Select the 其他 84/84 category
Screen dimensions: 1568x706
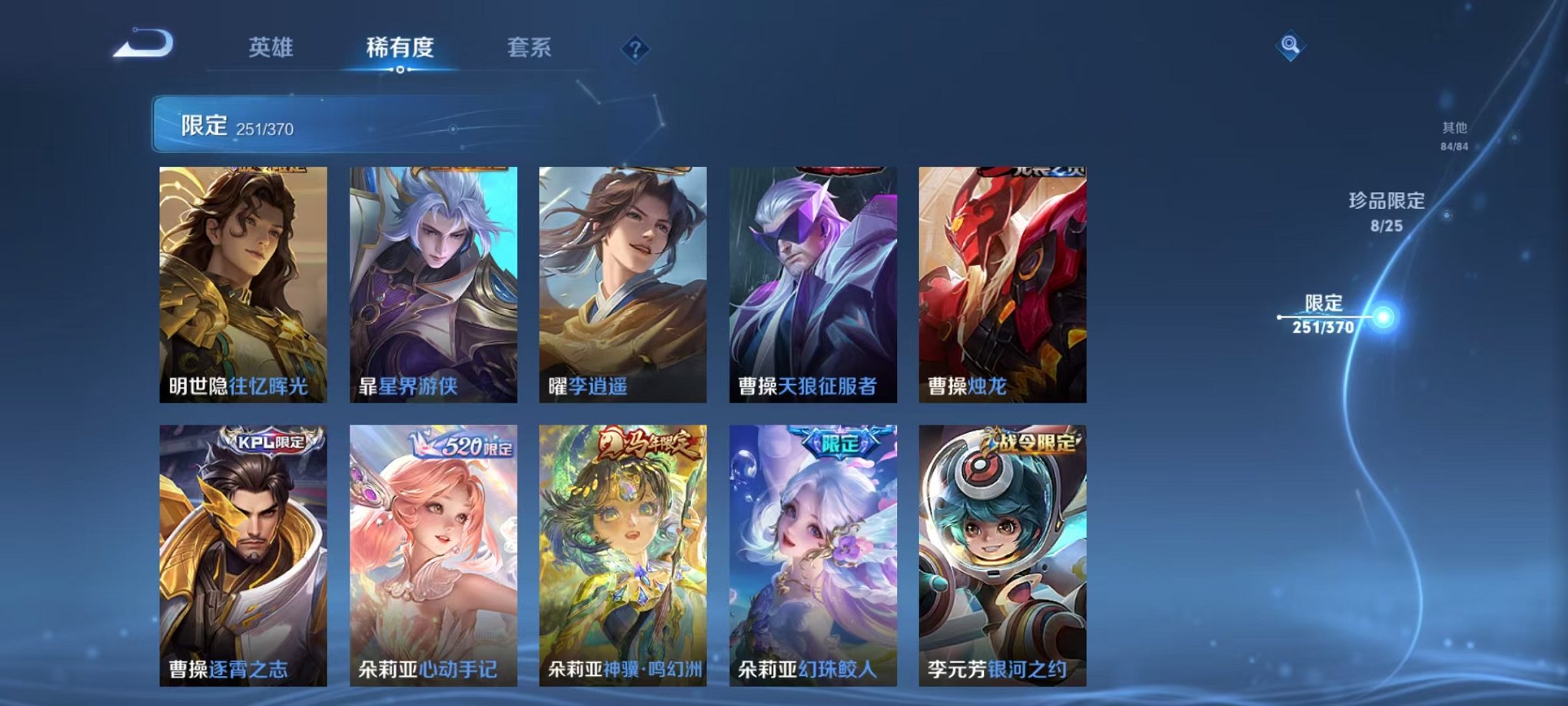click(x=1453, y=137)
